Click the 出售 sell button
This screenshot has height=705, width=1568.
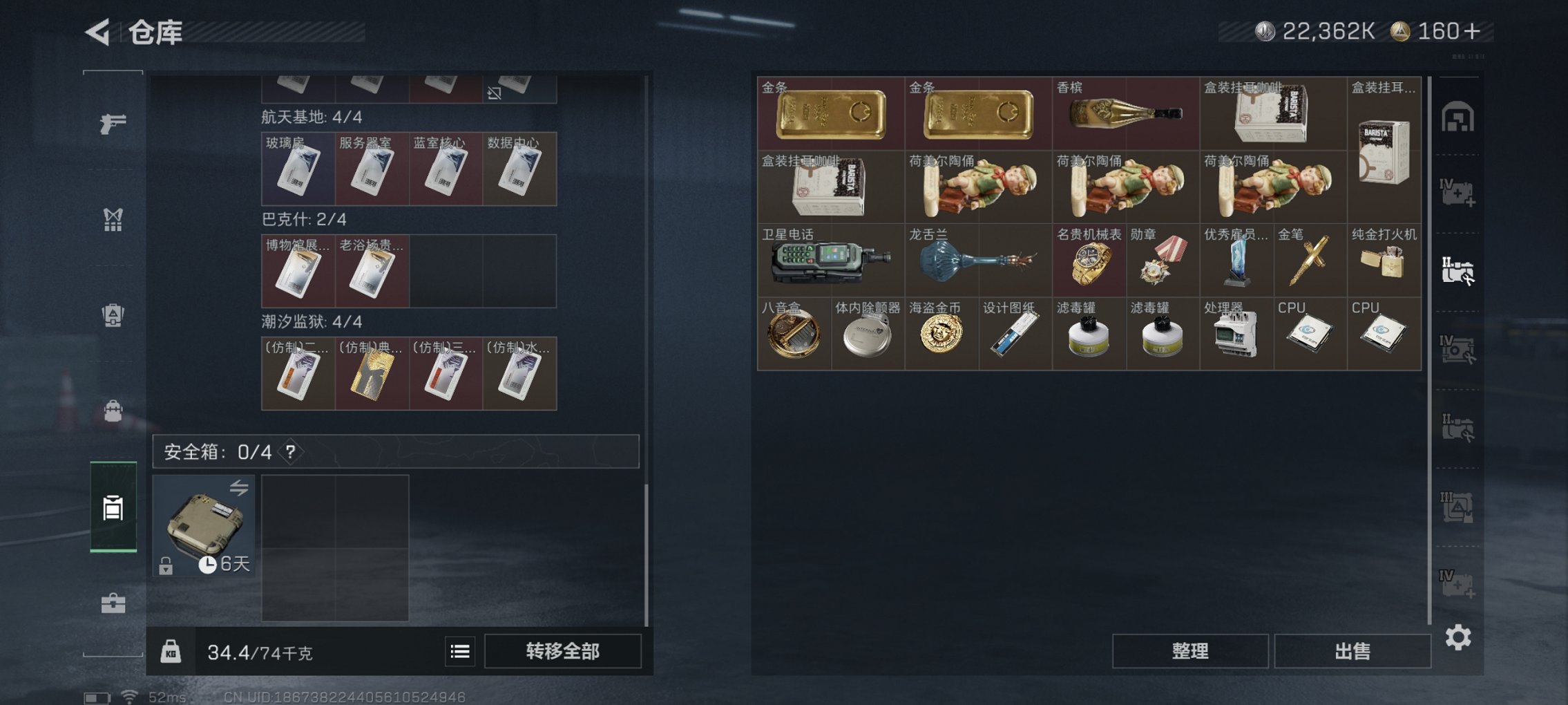(1352, 651)
